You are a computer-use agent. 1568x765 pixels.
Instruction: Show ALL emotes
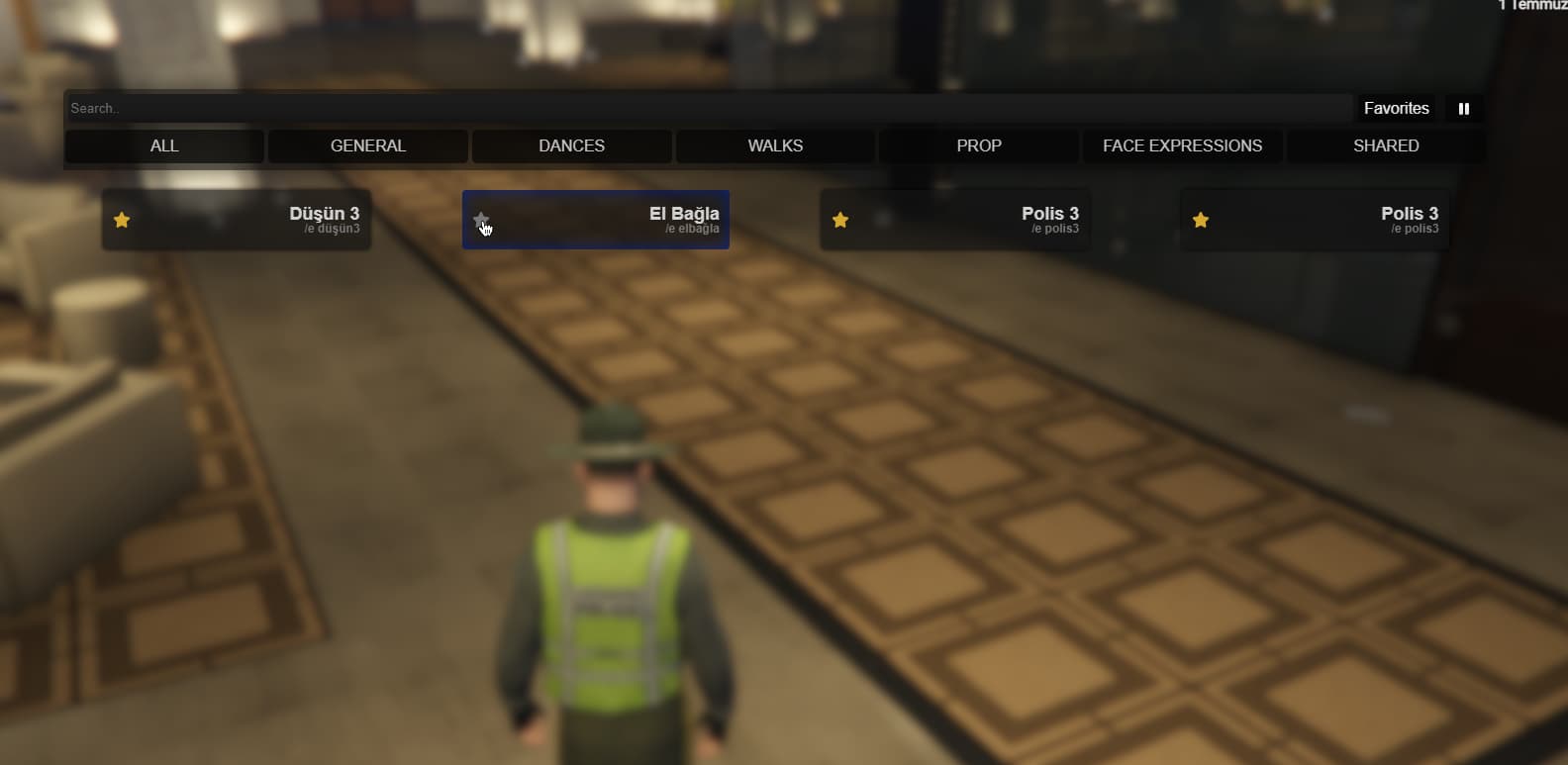pyautogui.click(x=164, y=145)
